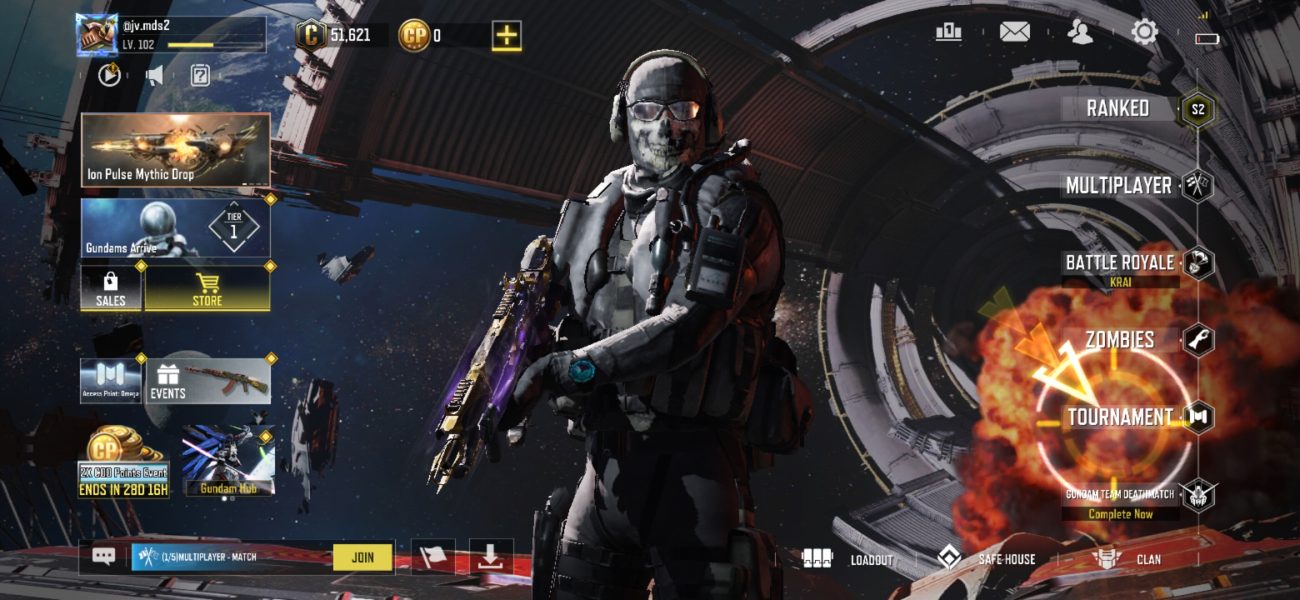1300x600 pixels.
Task: Open the Ion Pulse Mythic Drop banner
Action: pos(175,149)
